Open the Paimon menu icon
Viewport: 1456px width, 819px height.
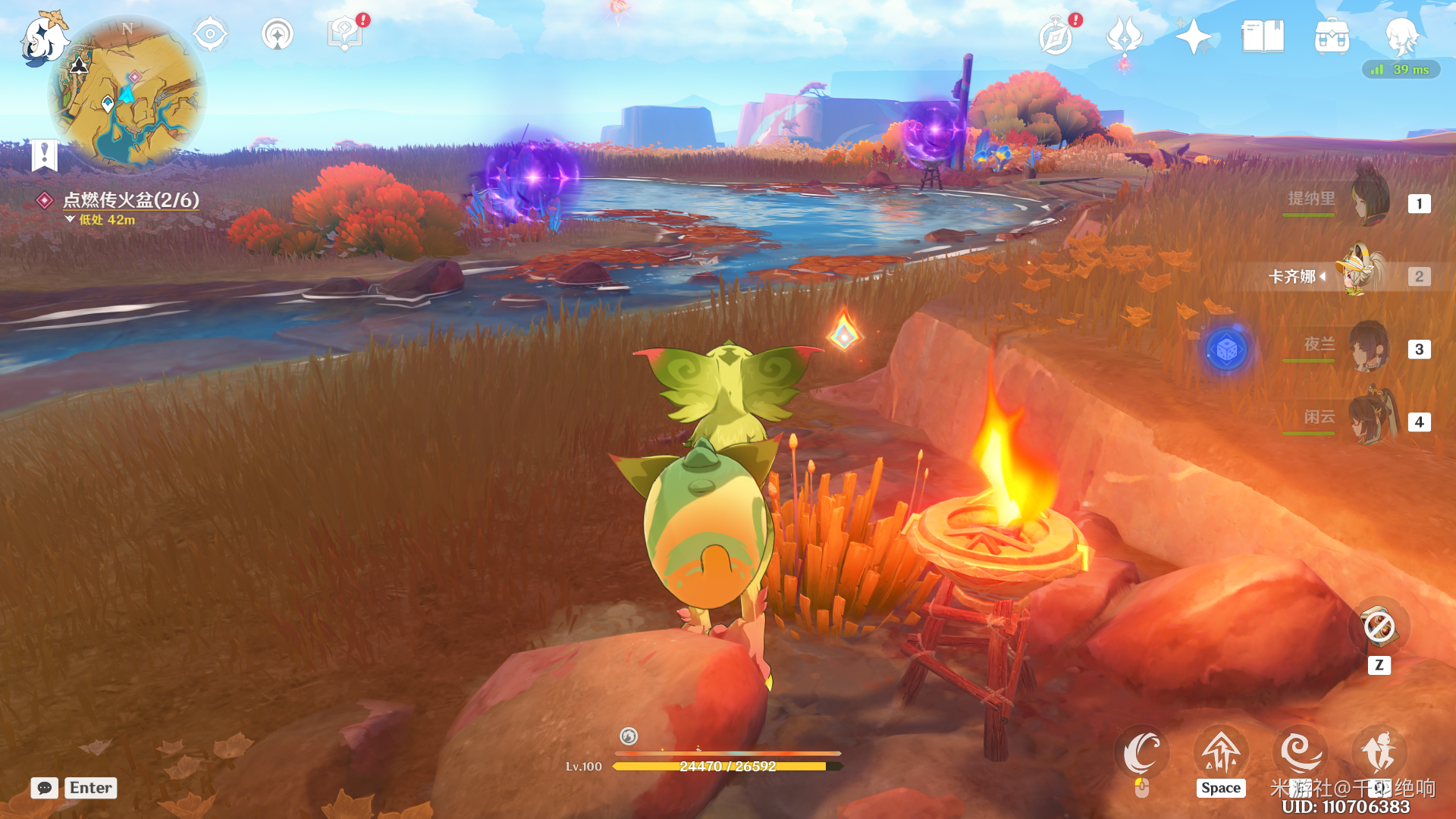42,39
